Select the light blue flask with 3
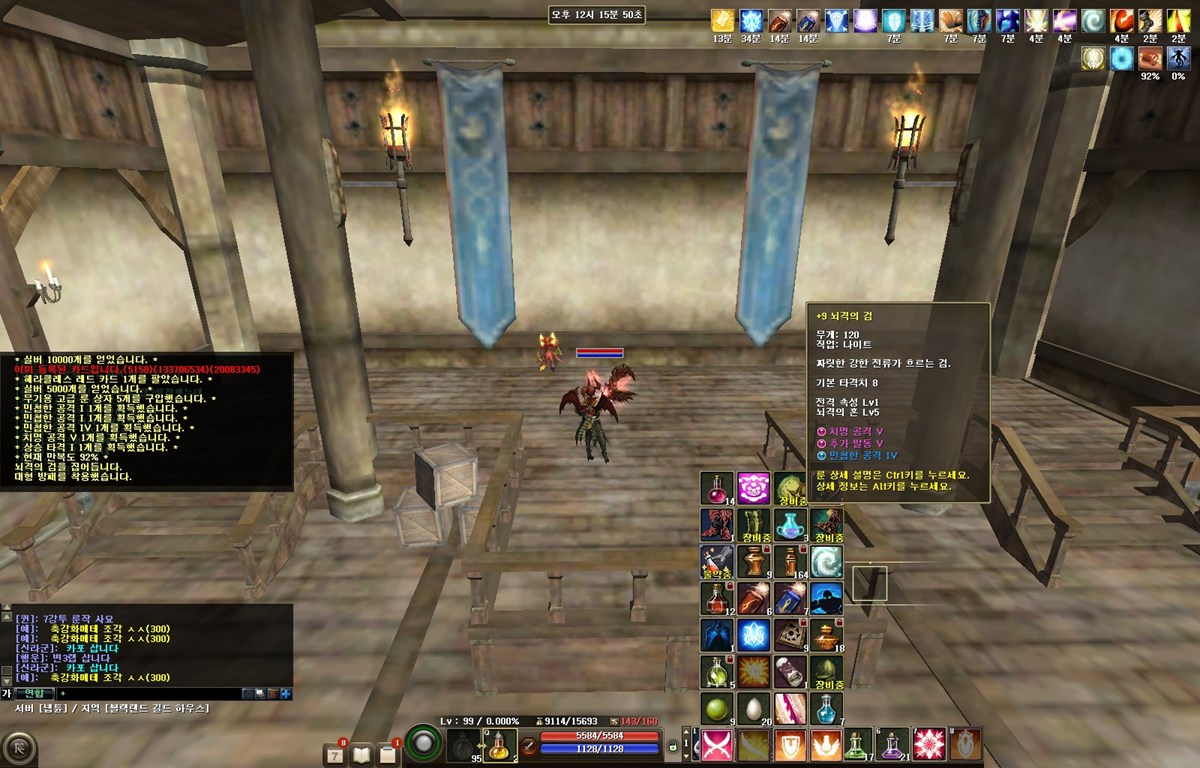Viewport: 1200px width, 768px height. (x=790, y=525)
